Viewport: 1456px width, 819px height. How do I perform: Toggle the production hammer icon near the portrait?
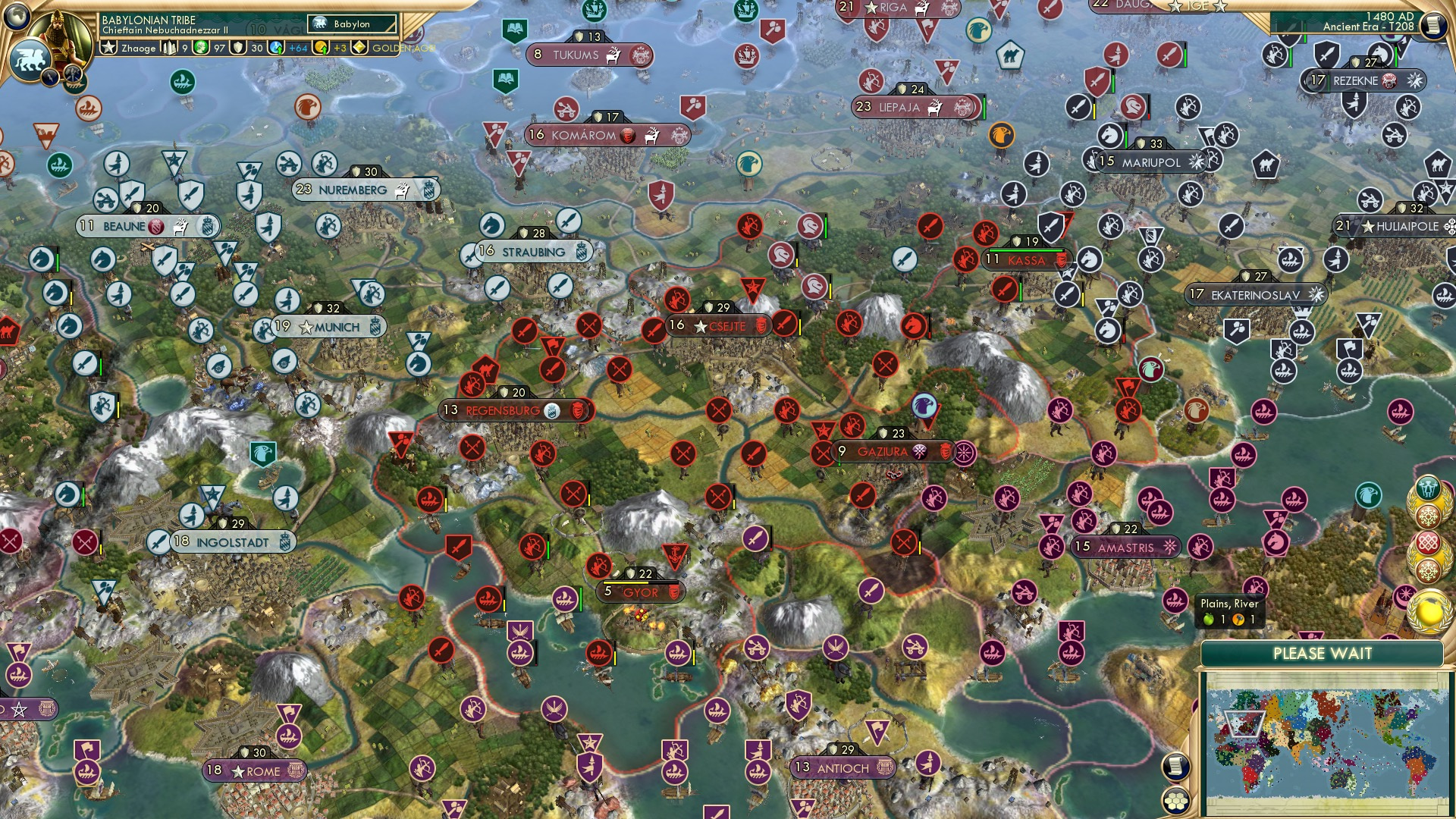tap(72, 74)
